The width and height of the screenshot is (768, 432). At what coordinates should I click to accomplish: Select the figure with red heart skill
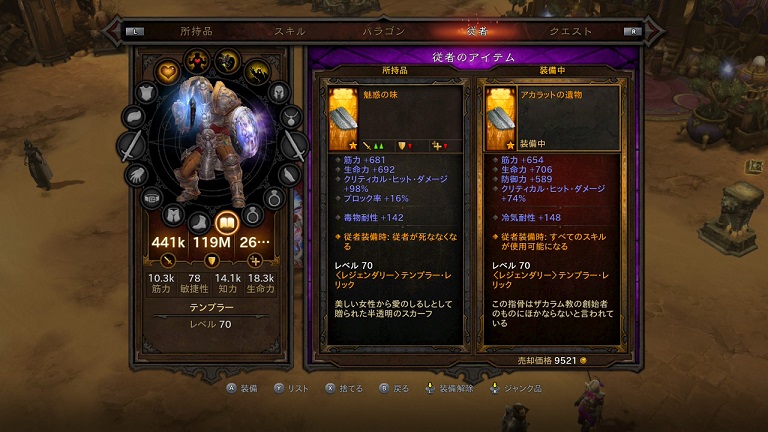197,58
